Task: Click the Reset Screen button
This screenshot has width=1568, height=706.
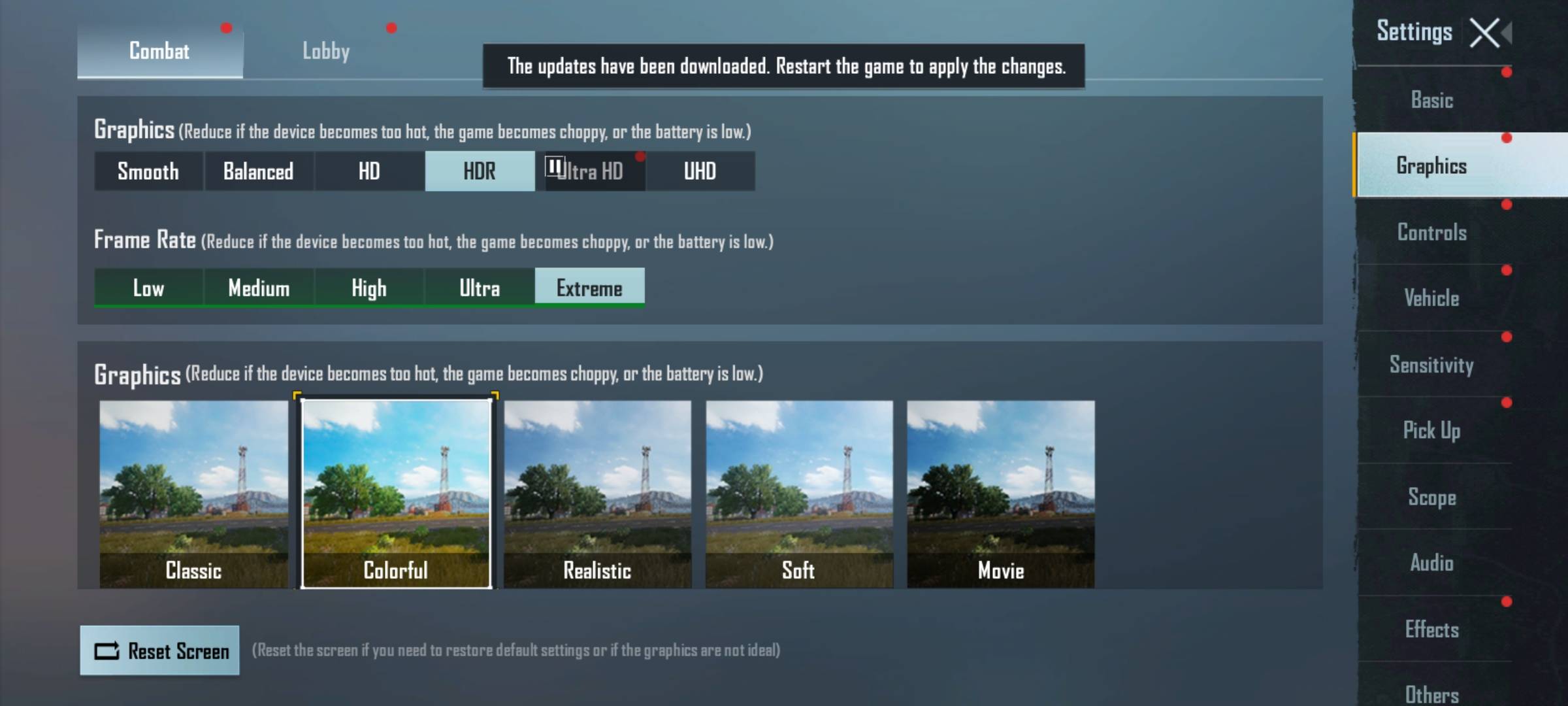Action: (x=160, y=650)
